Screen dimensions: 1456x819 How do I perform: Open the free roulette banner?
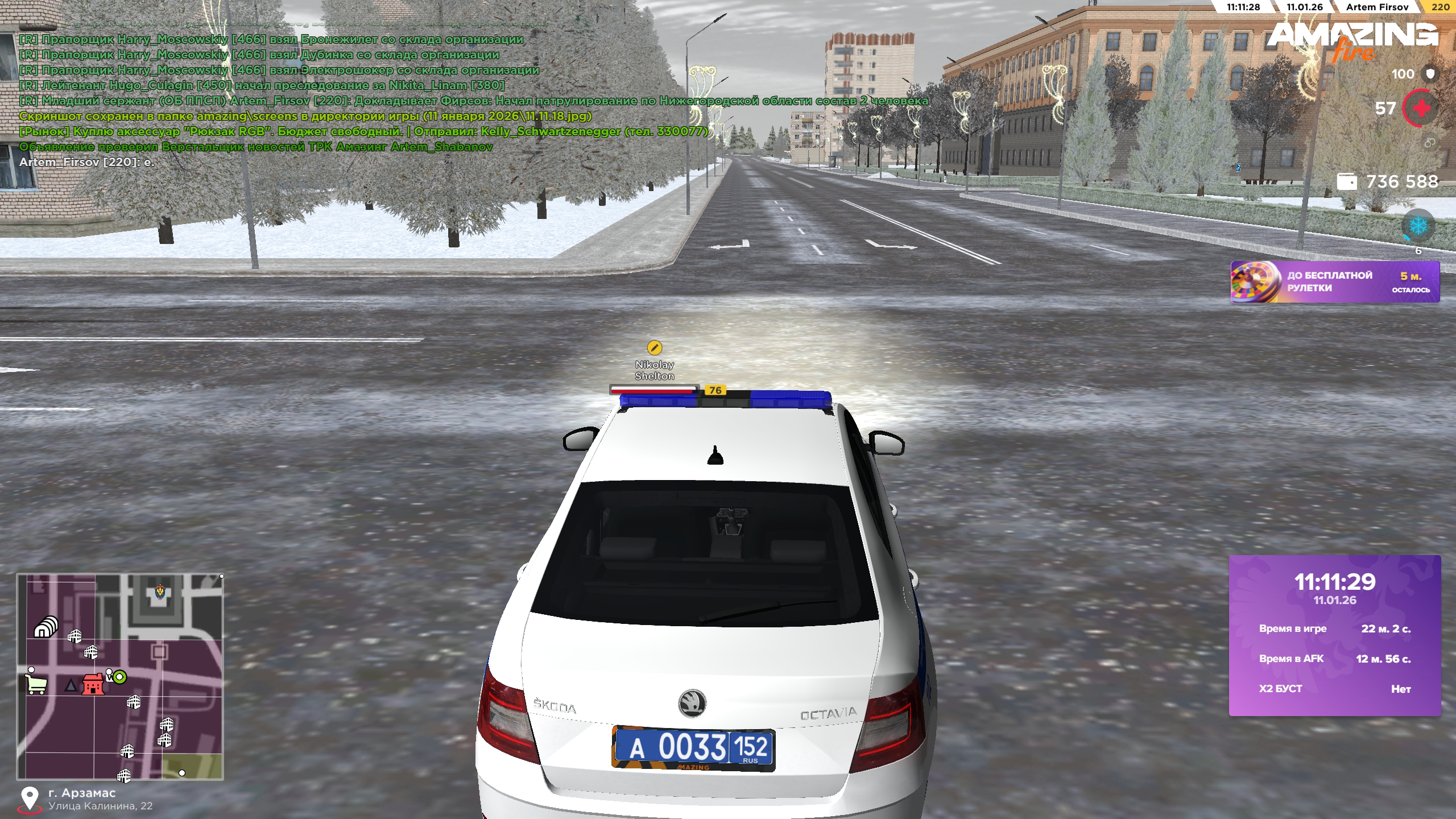click(1334, 282)
